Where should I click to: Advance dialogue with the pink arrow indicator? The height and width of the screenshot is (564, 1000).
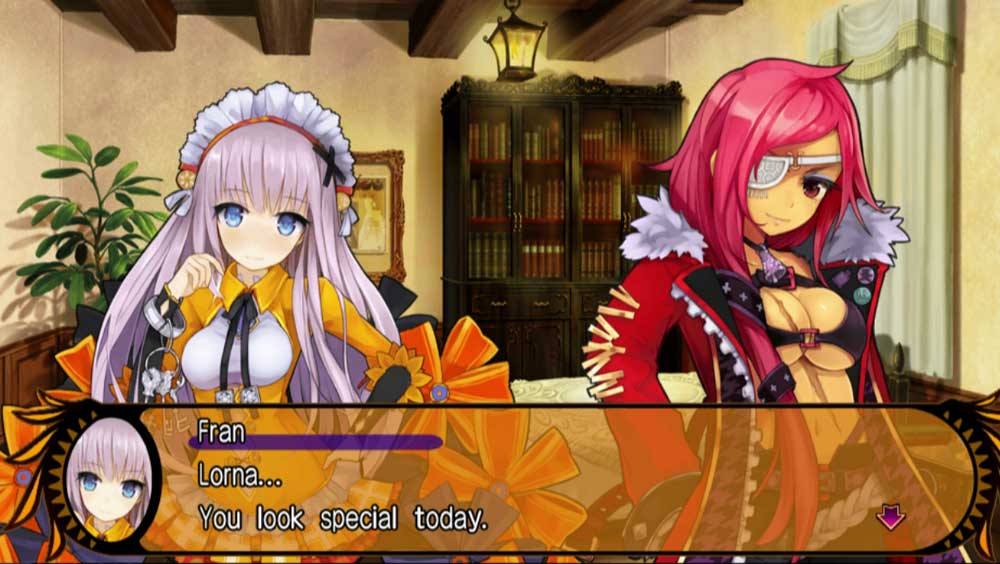[889, 516]
